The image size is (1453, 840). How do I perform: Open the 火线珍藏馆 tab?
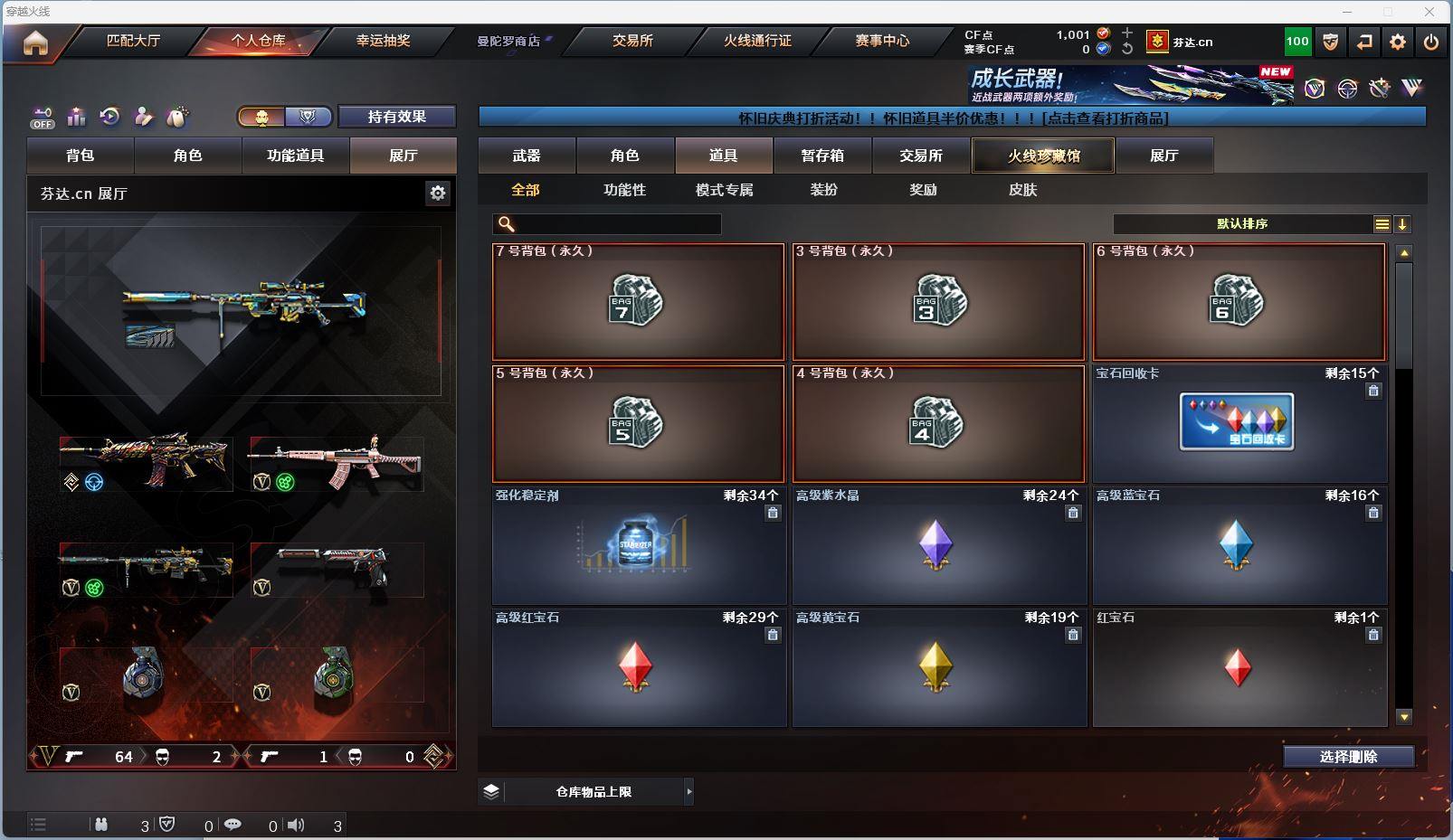(1043, 156)
